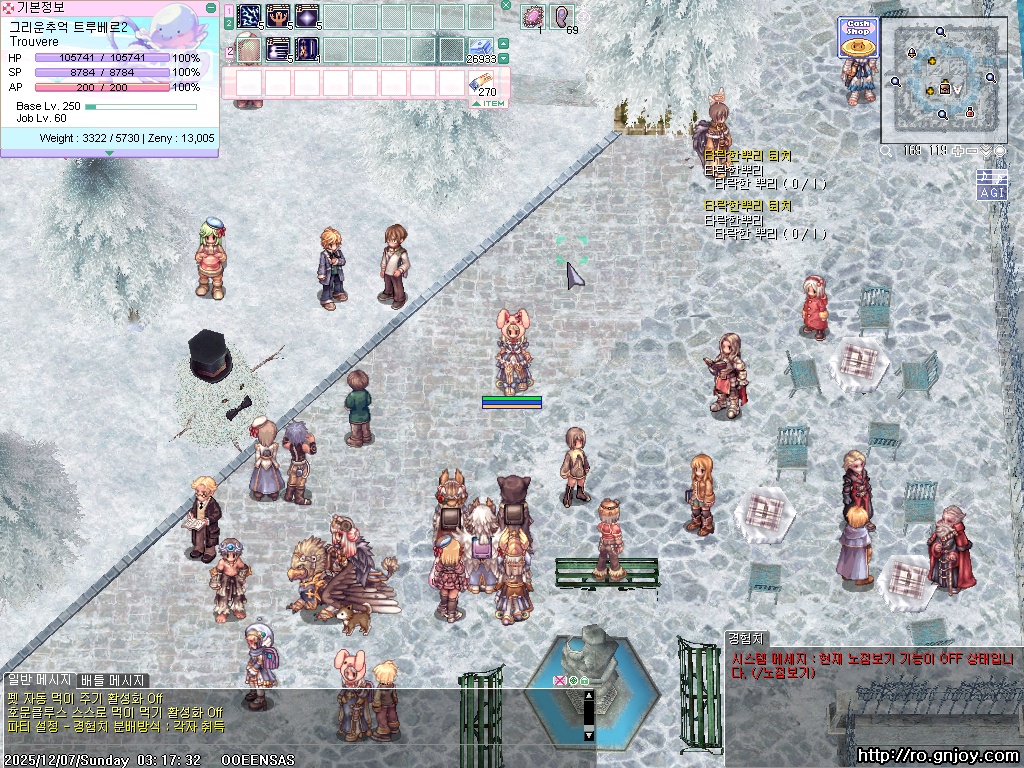Image resolution: width=1024 pixels, height=768 pixels.
Task: Click the 타락한뿌리 퇴치 quest tracker title
Action: point(747,156)
